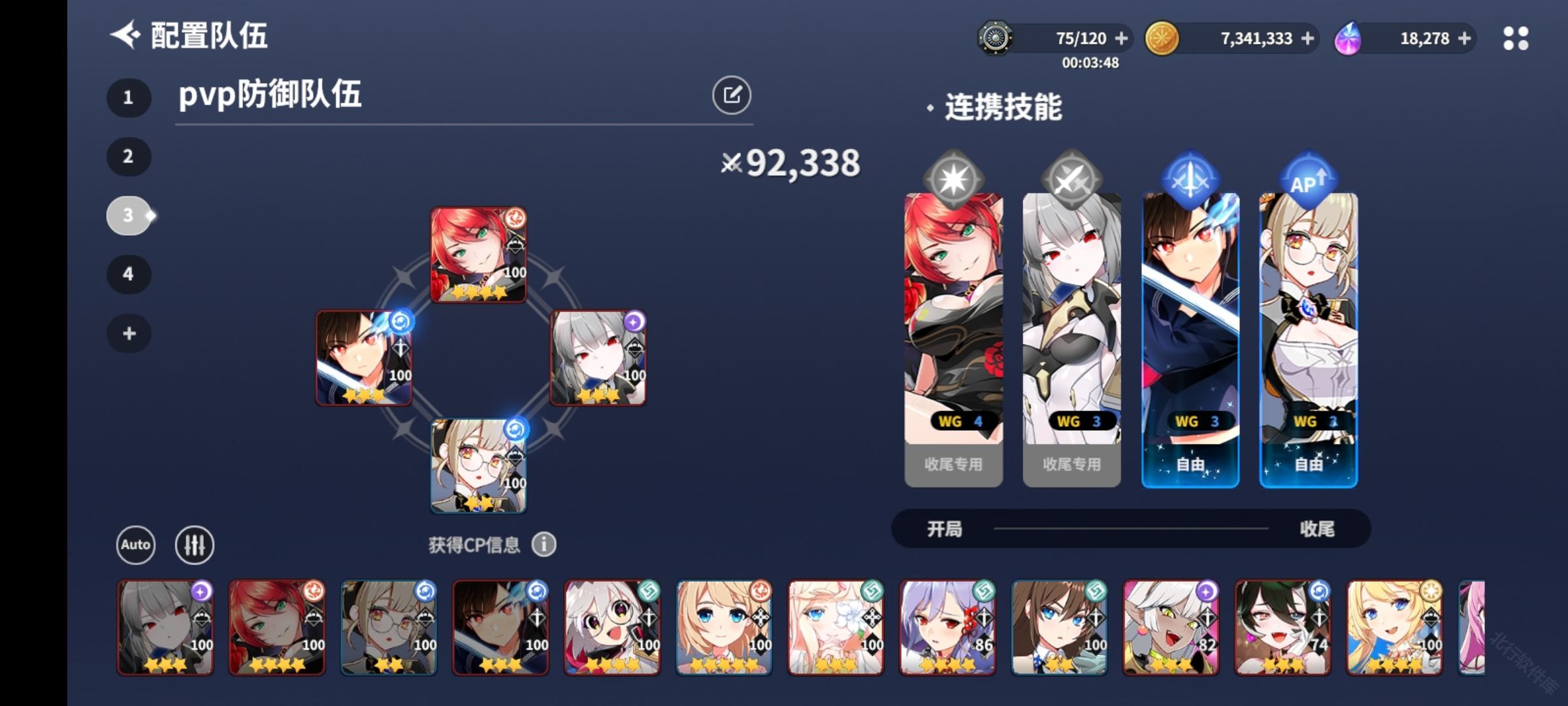The image size is (1568, 706).
Task: Select 收尾专用 on first skill card
Action: click(x=953, y=465)
